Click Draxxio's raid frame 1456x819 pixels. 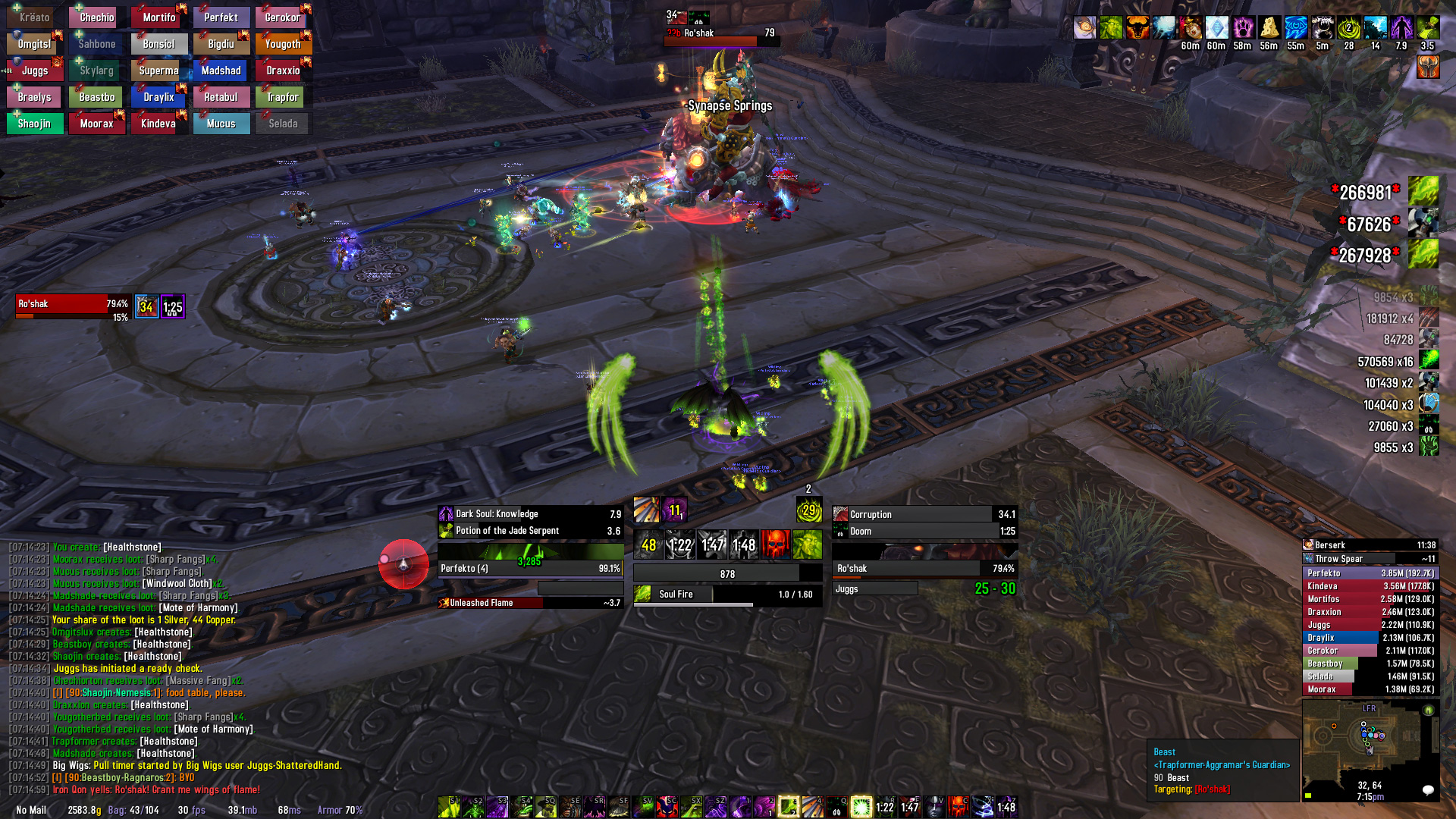(x=283, y=71)
